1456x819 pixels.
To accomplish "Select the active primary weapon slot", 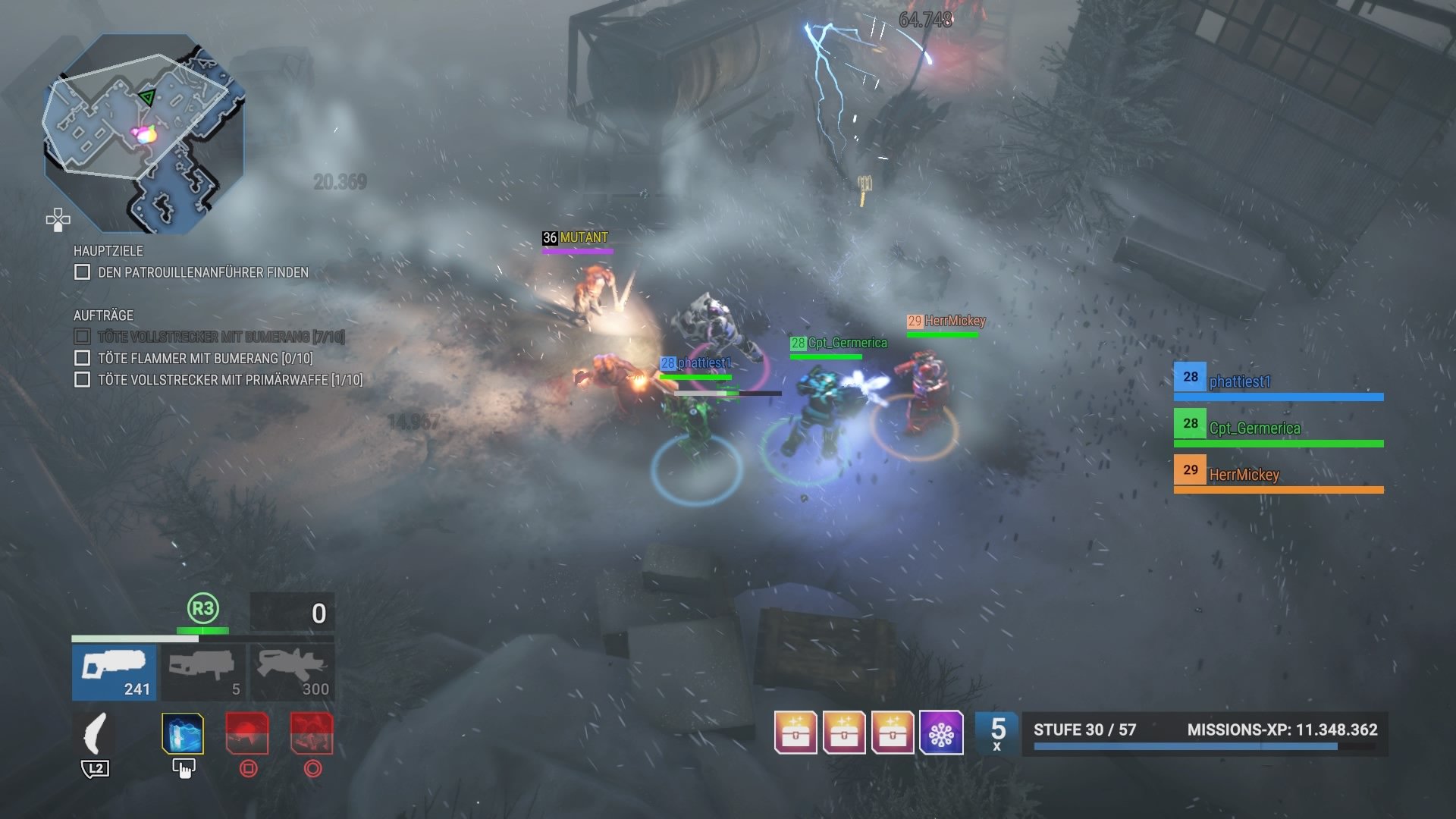I will tap(115, 672).
